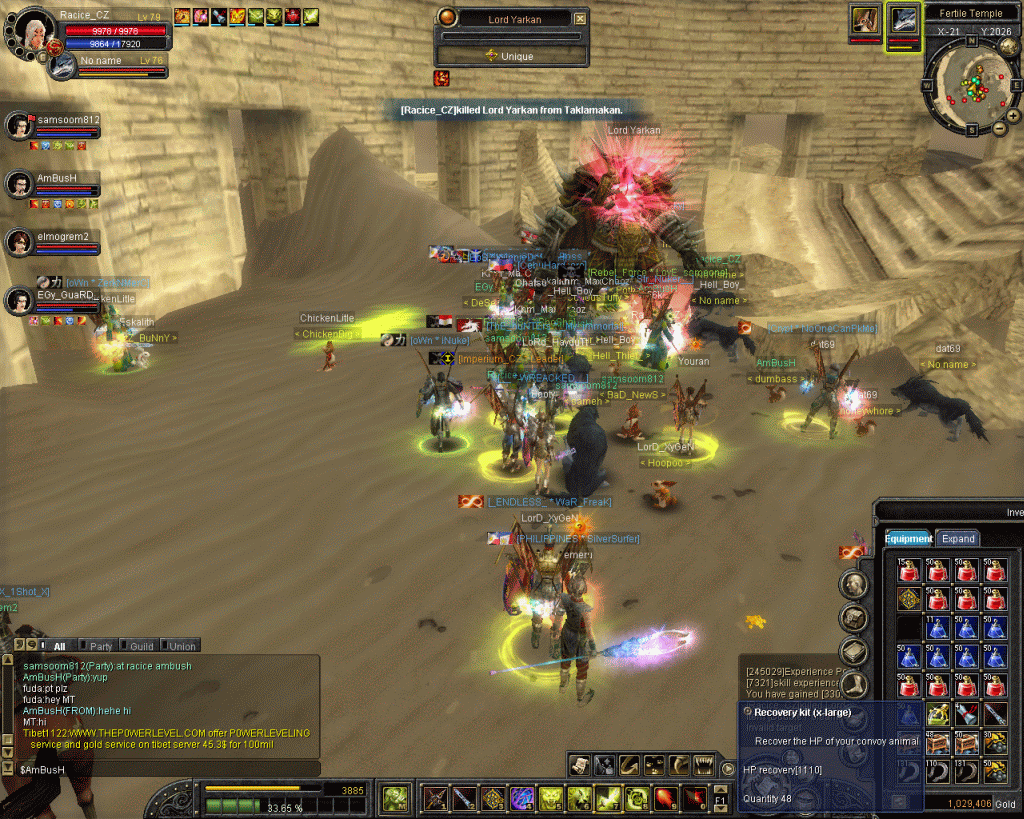Open the Union chat tab
The height and width of the screenshot is (819, 1024).
tap(180, 646)
